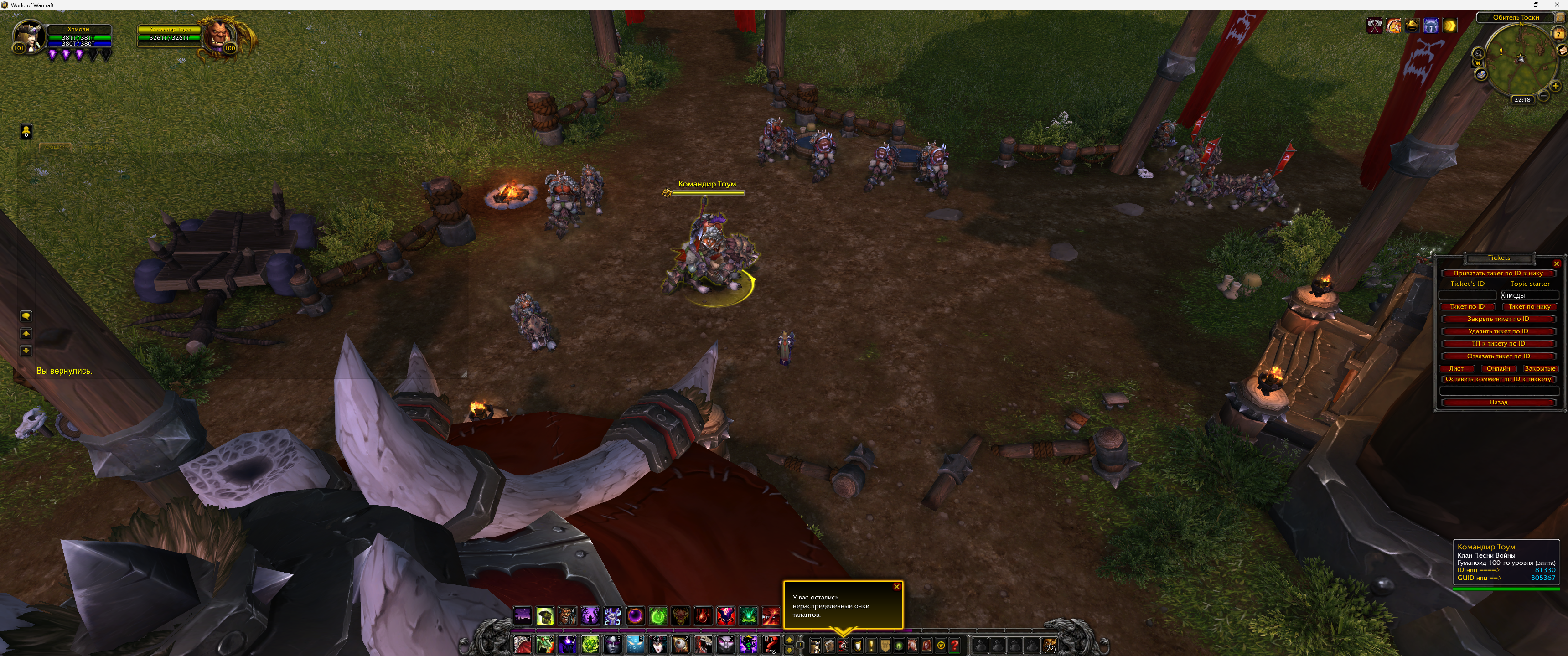The width and height of the screenshot is (1568, 656).
Task: Click the "Закрыть тикет по ID" button
Action: [x=1497, y=319]
